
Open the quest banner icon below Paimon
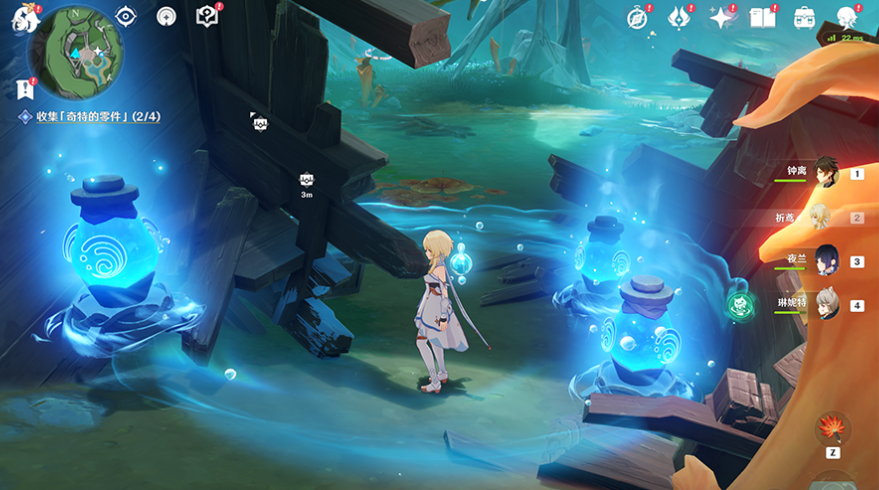[25, 89]
